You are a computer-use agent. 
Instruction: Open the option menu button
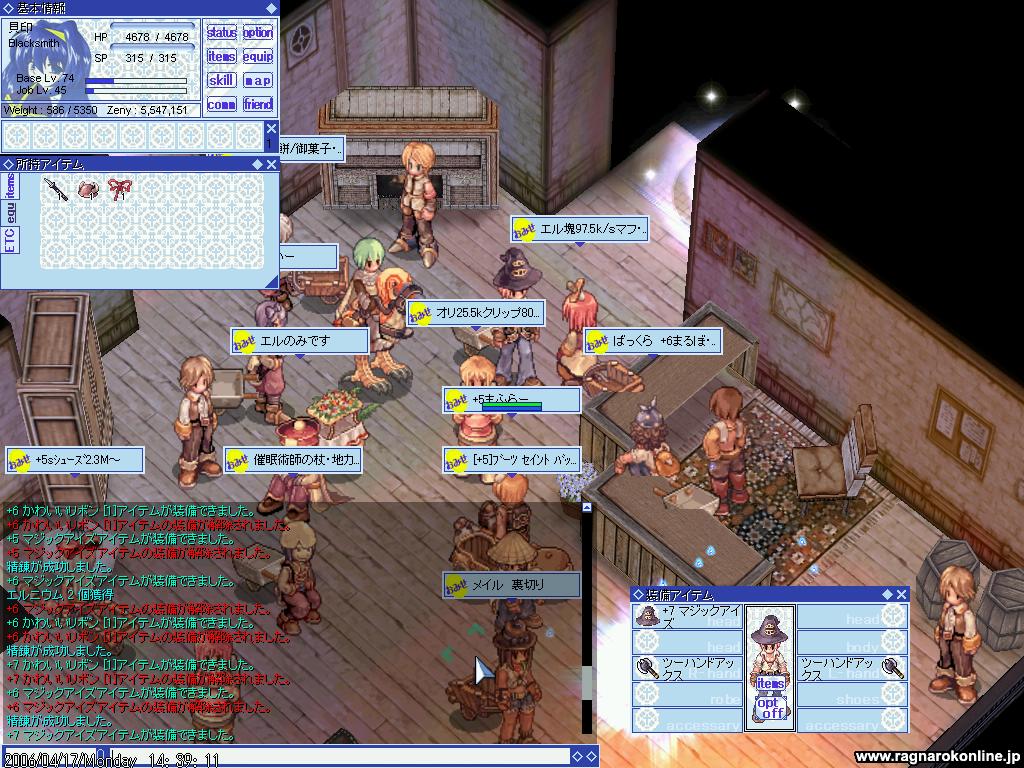(x=258, y=33)
